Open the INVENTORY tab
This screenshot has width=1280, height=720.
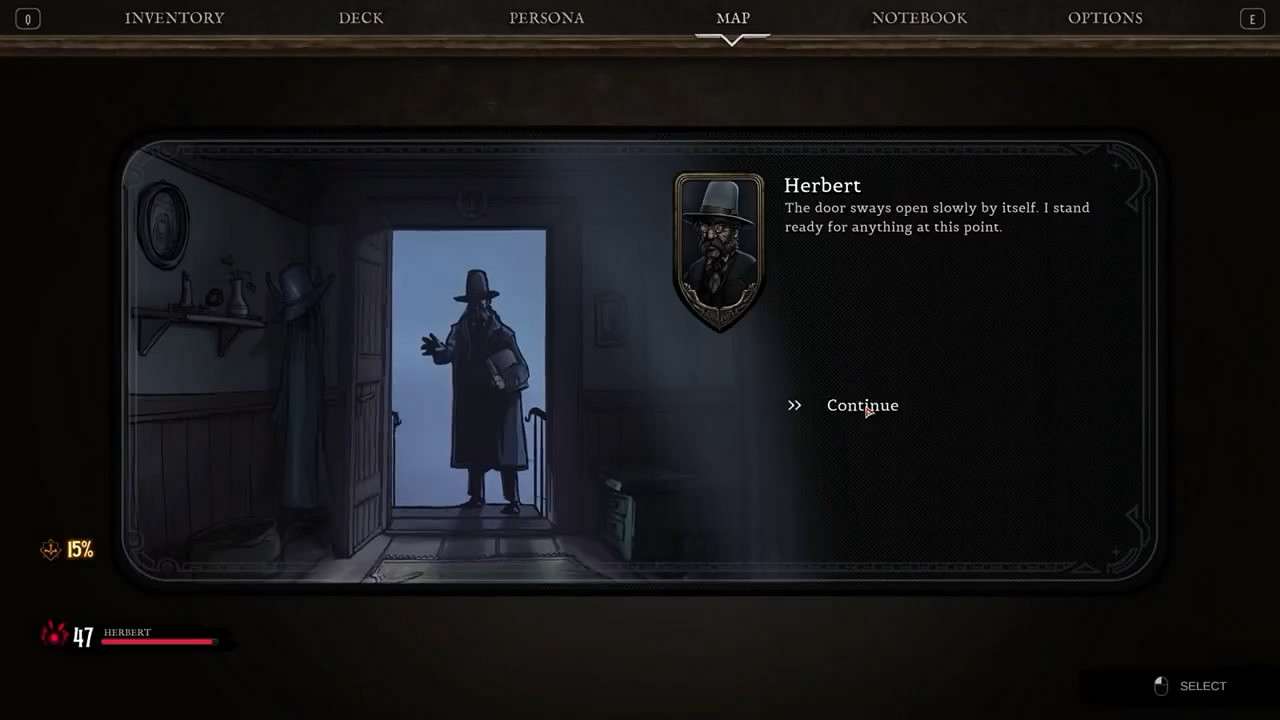[x=175, y=17]
